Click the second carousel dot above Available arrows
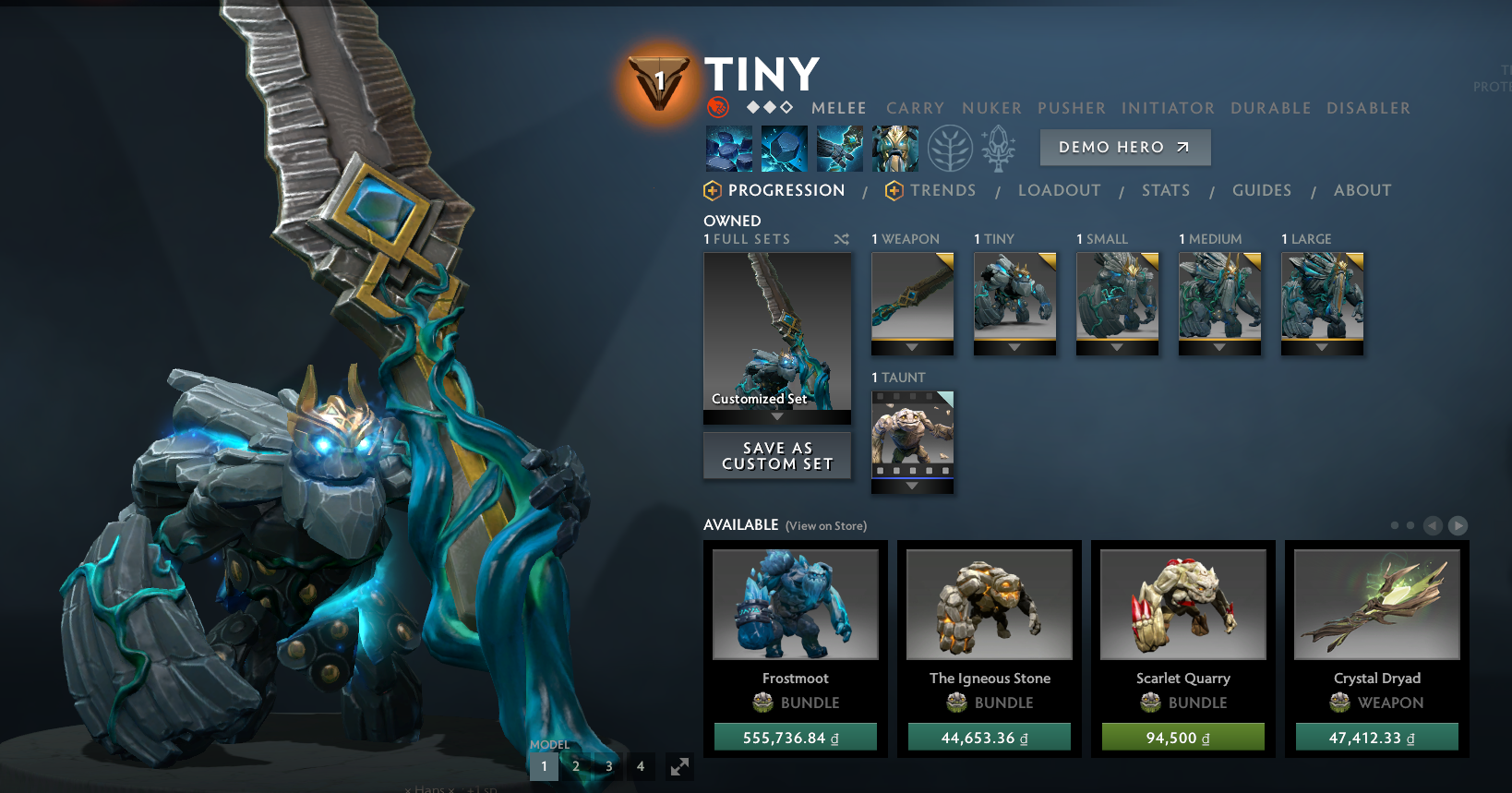Image resolution: width=1512 pixels, height=793 pixels. click(1410, 524)
